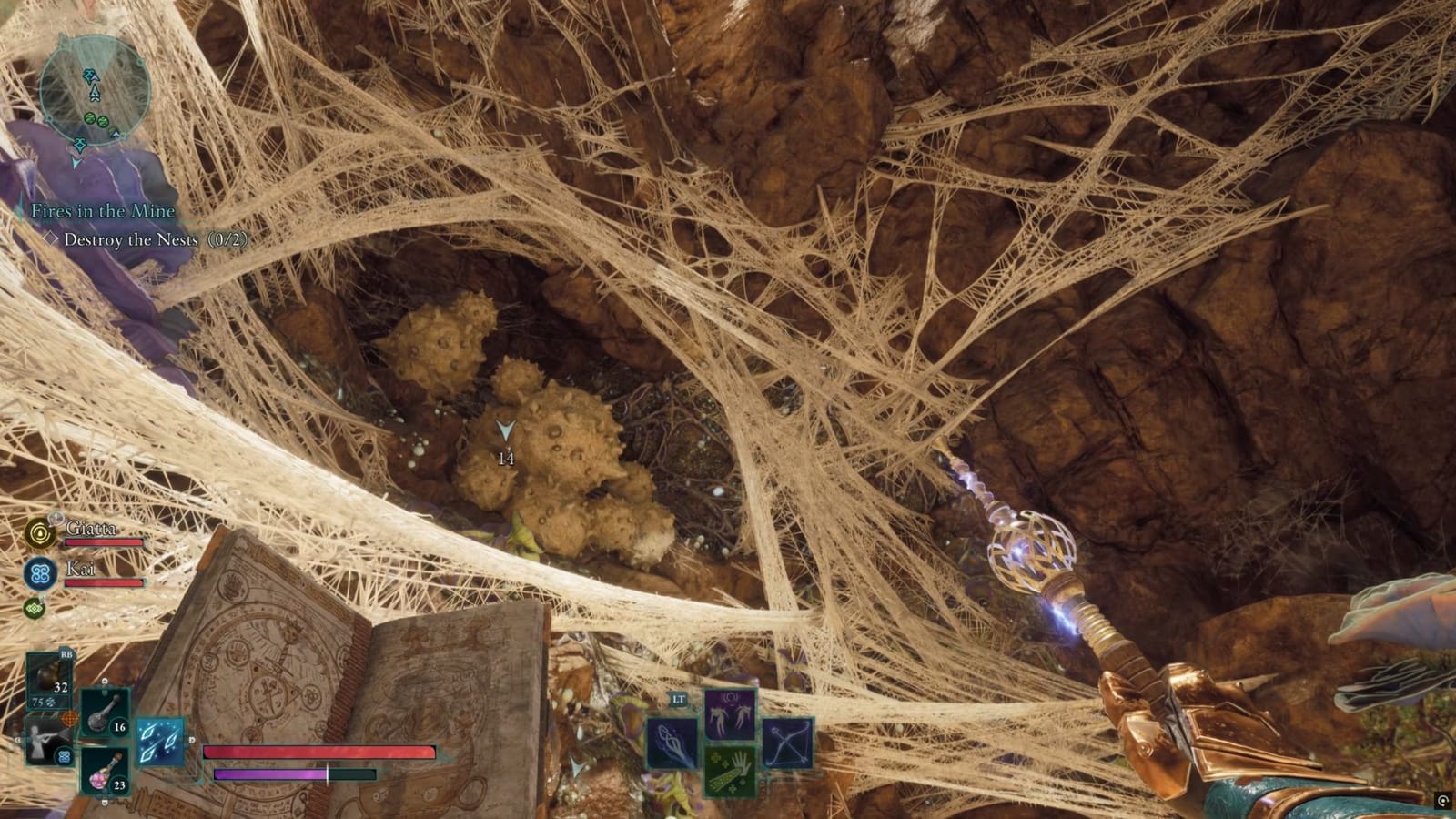This screenshot has width=1456, height=819.
Task: Click the down chevron below the healing potion
Action: coord(103,801)
